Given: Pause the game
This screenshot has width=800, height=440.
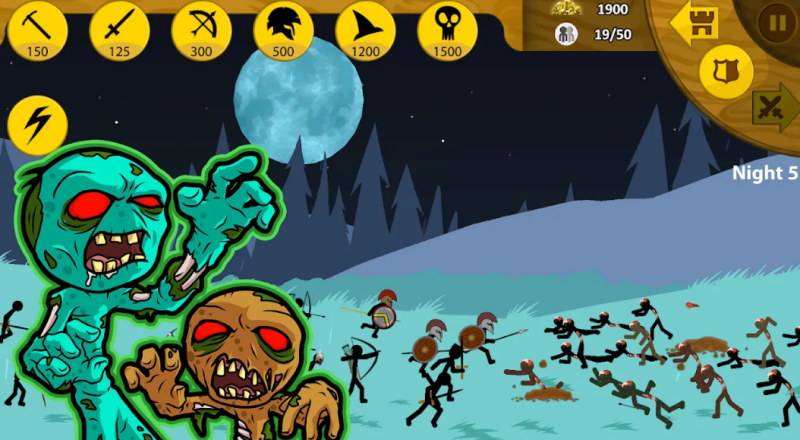Looking at the screenshot, I should coord(776,20).
